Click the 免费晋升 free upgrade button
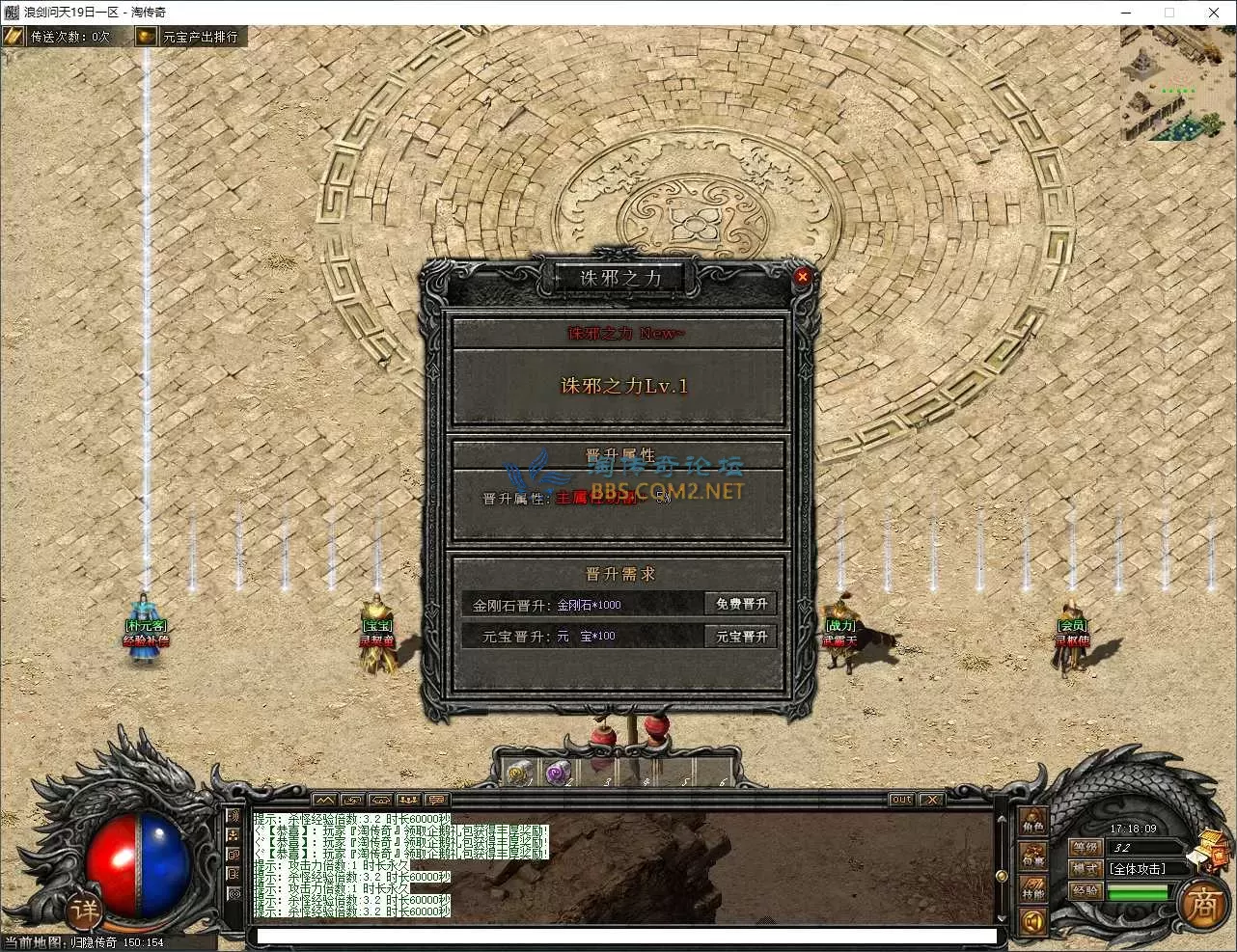This screenshot has width=1237, height=952. point(741,604)
